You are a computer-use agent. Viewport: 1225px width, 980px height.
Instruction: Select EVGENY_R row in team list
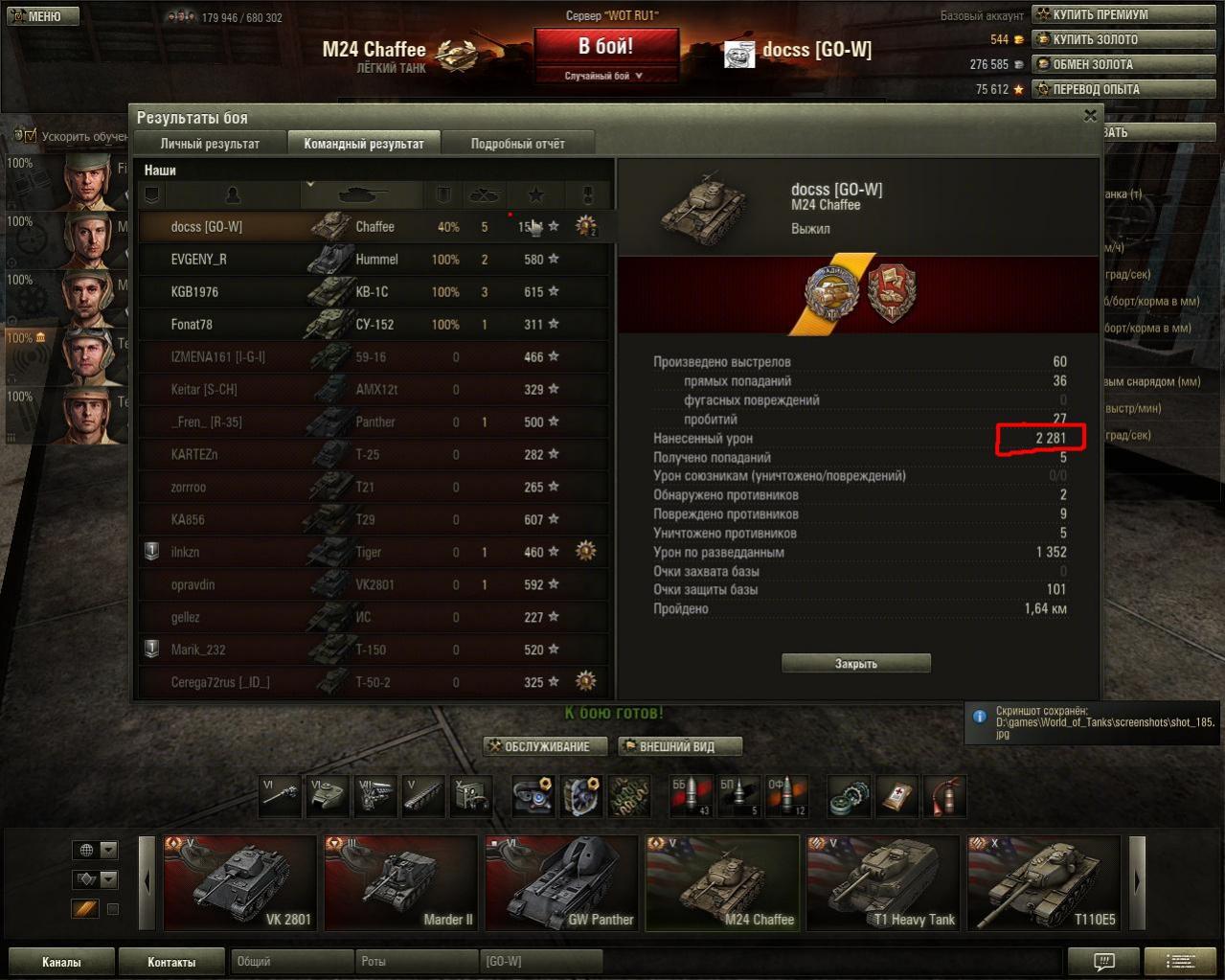tap(374, 260)
